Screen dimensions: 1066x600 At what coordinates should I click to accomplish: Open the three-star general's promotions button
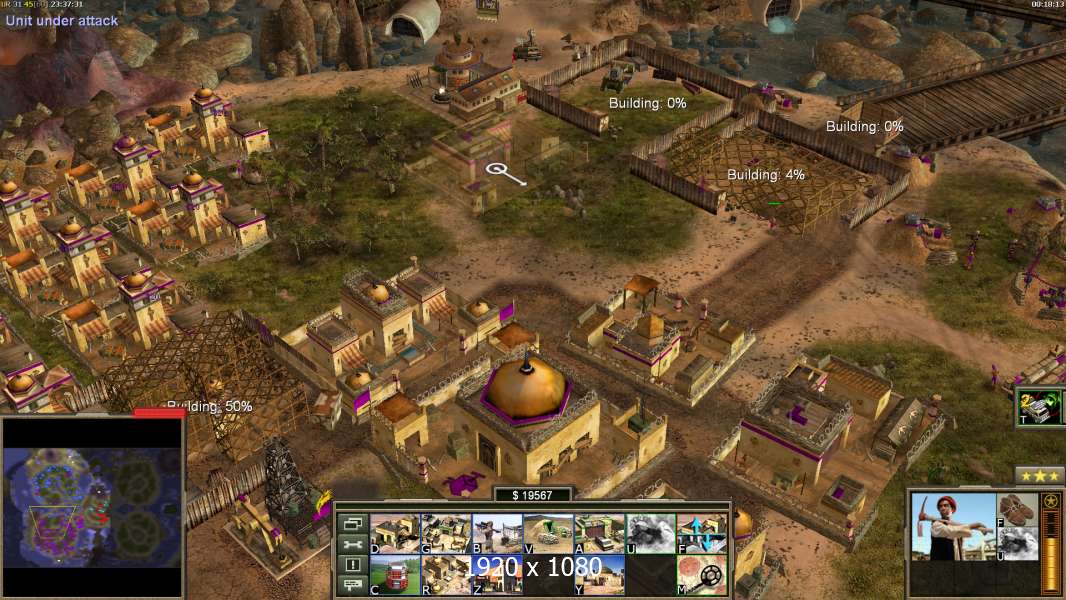(1039, 475)
